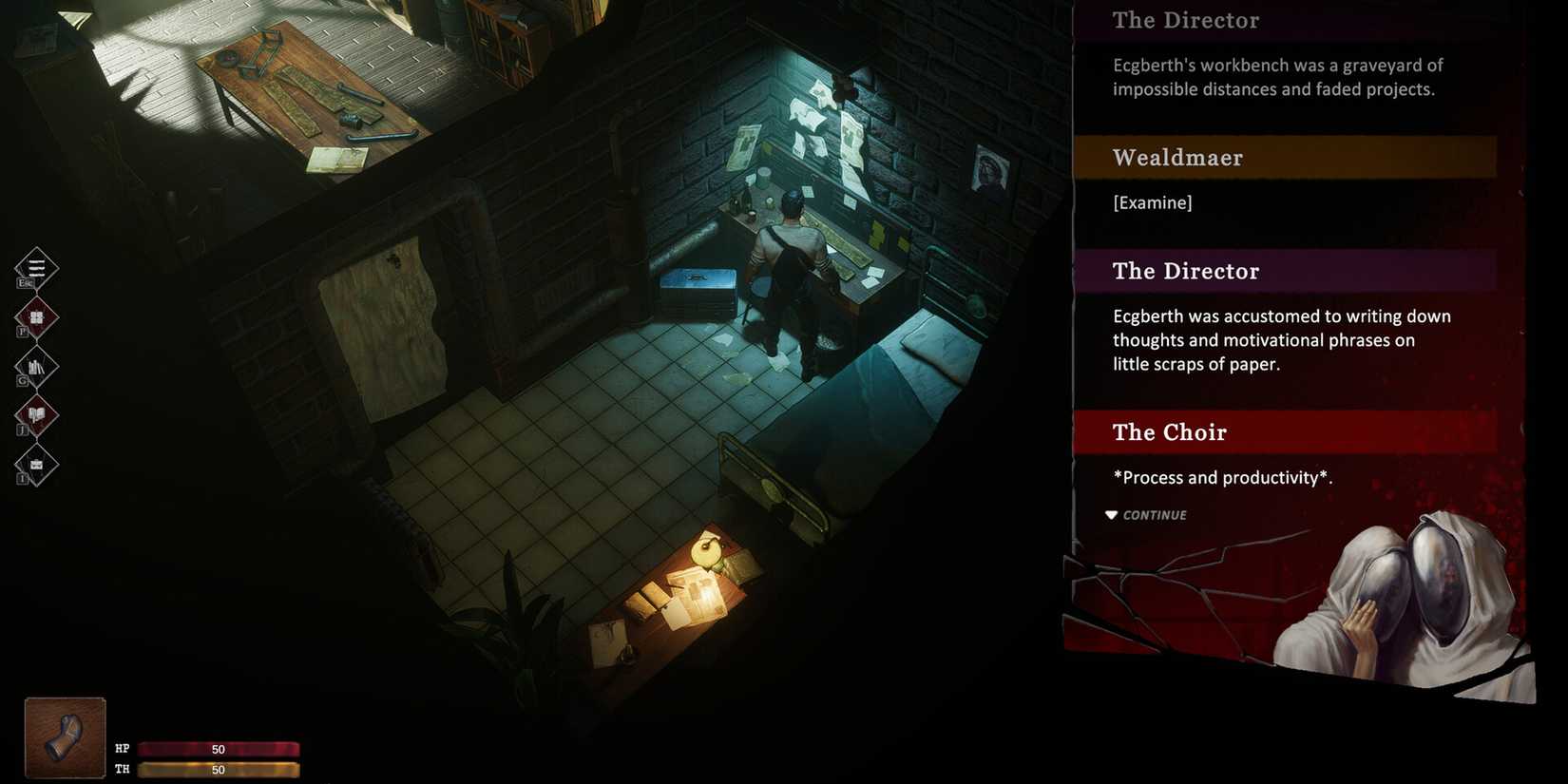Select the Wealdmaer name banner

pyautogui.click(x=1235, y=156)
